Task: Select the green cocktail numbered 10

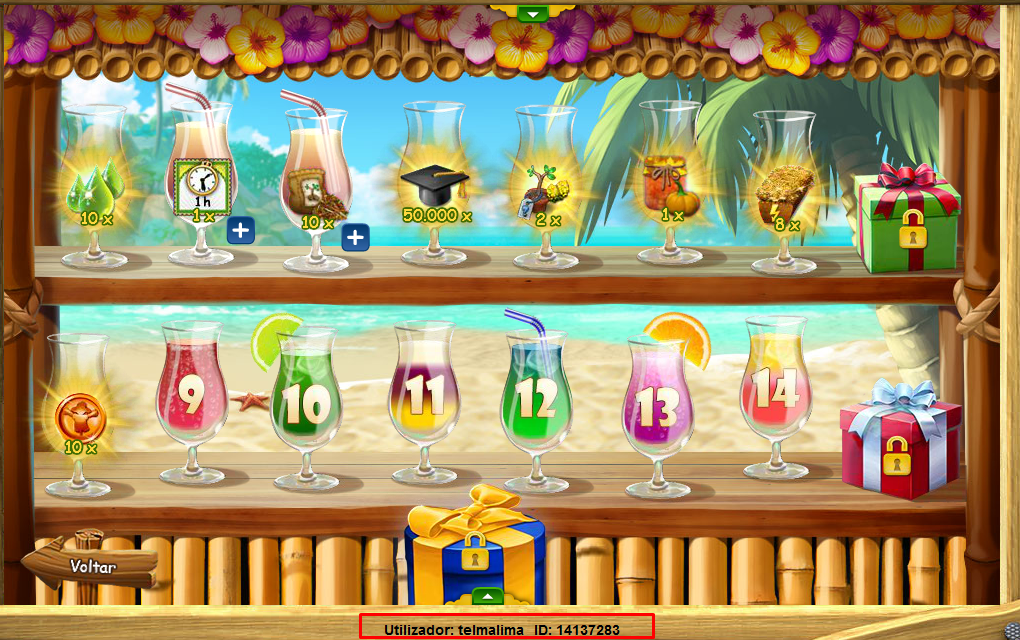Action: coord(305,403)
